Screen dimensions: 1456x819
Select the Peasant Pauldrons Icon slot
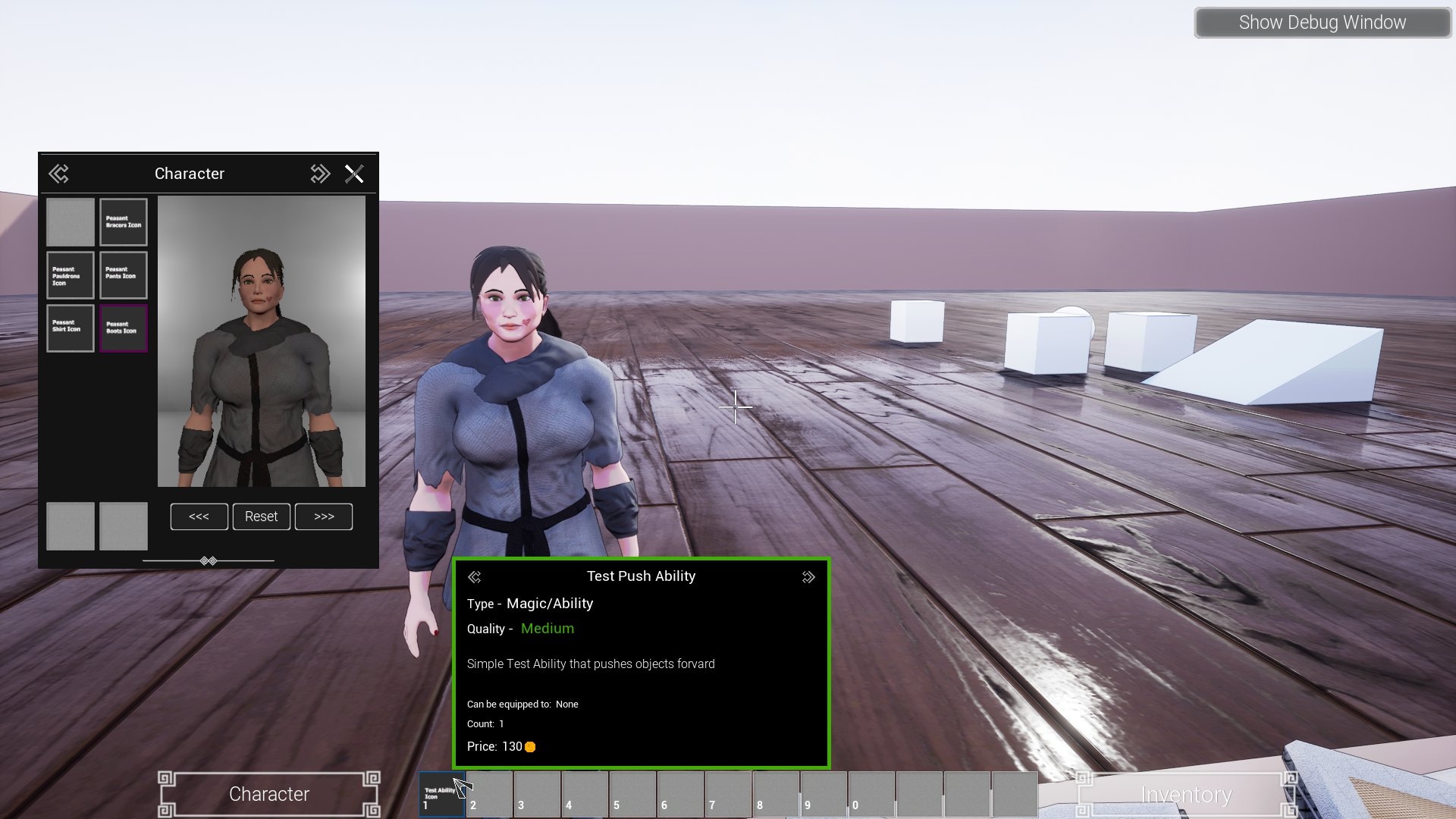70,275
